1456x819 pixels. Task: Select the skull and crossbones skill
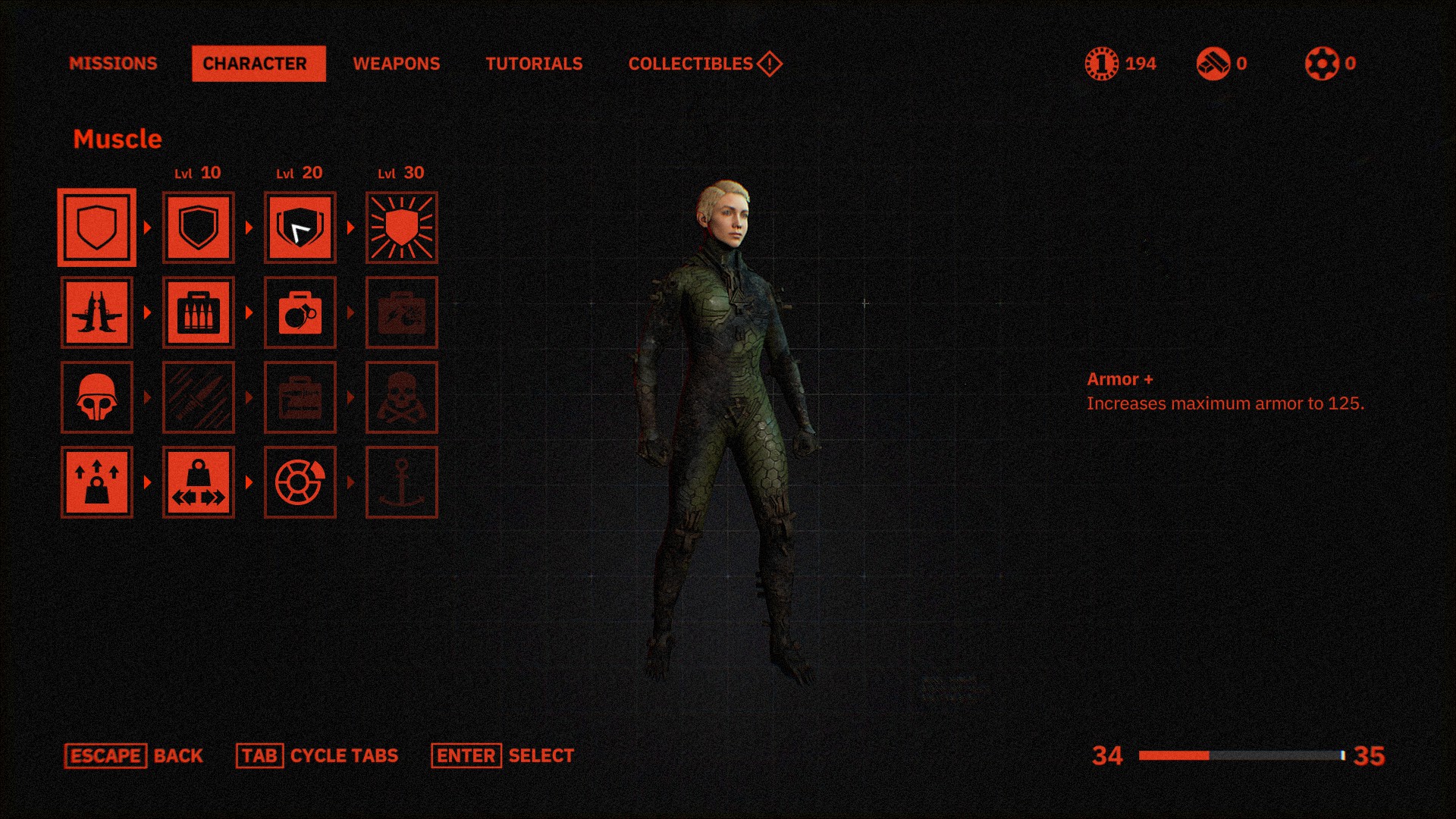[x=402, y=397]
